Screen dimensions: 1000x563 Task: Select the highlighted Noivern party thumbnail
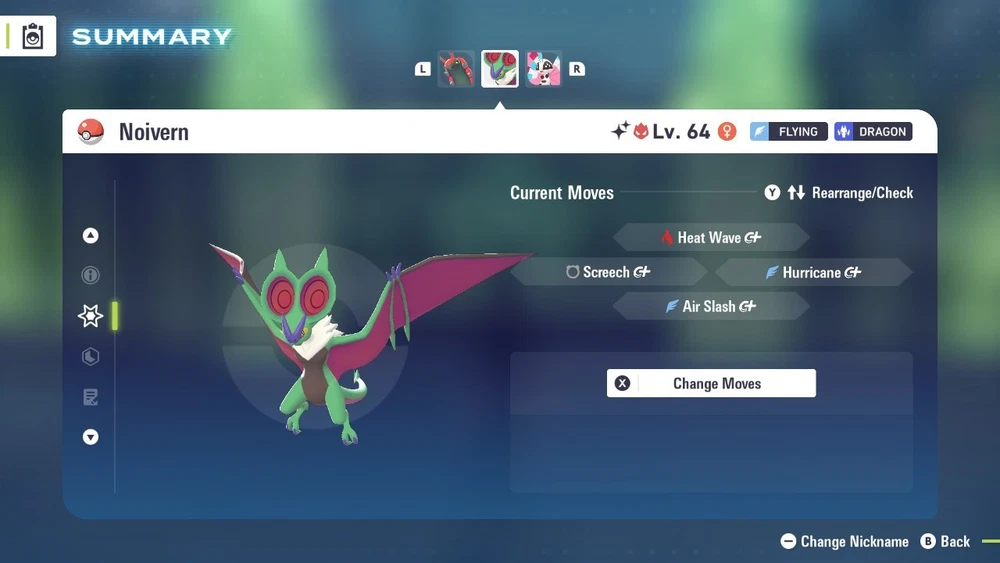[500, 69]
